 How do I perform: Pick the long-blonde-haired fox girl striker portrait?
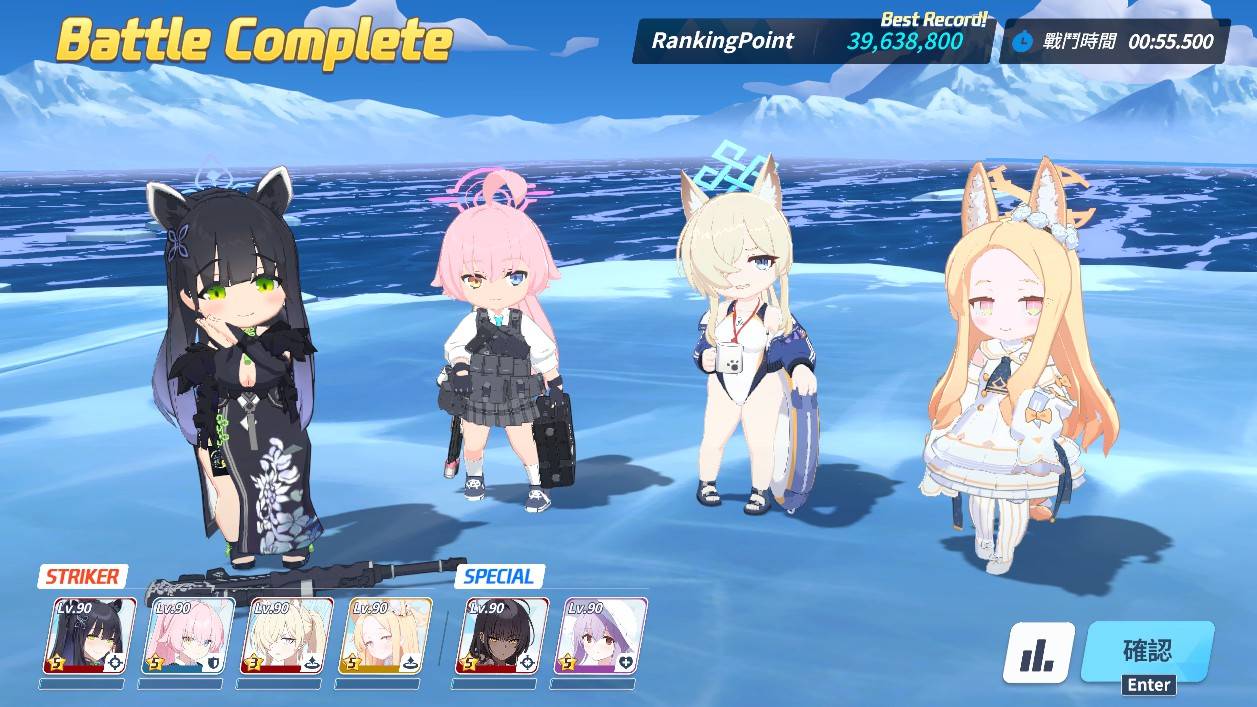coord(385,636)
